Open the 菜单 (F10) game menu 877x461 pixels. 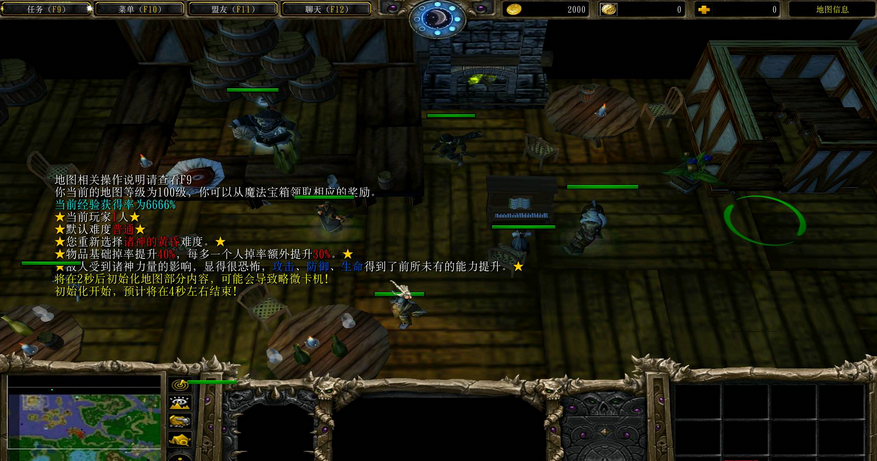click(139, 9)
